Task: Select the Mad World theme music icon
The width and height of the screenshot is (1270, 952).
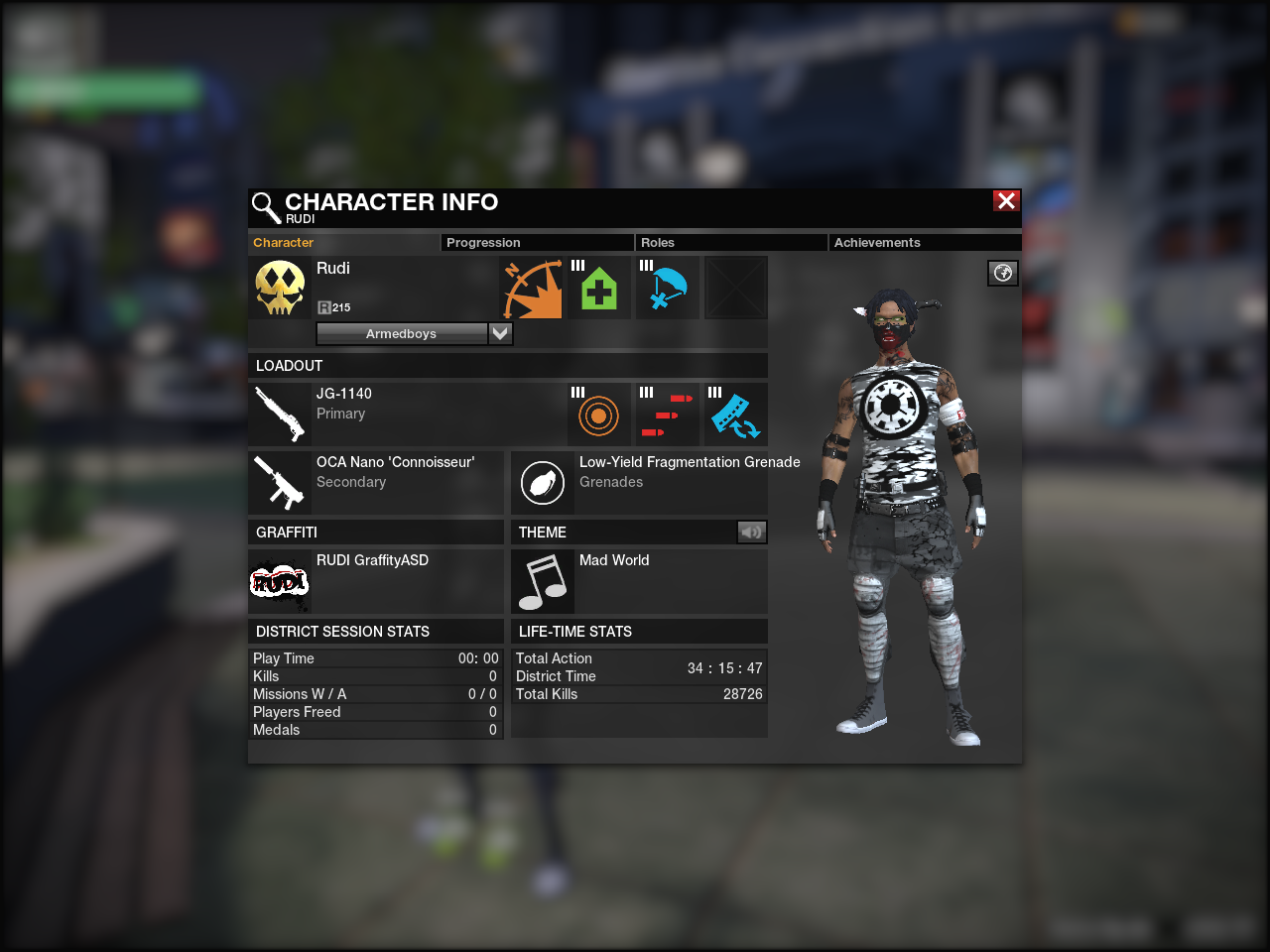Action: pyautogui.click(x=543, y=581)
